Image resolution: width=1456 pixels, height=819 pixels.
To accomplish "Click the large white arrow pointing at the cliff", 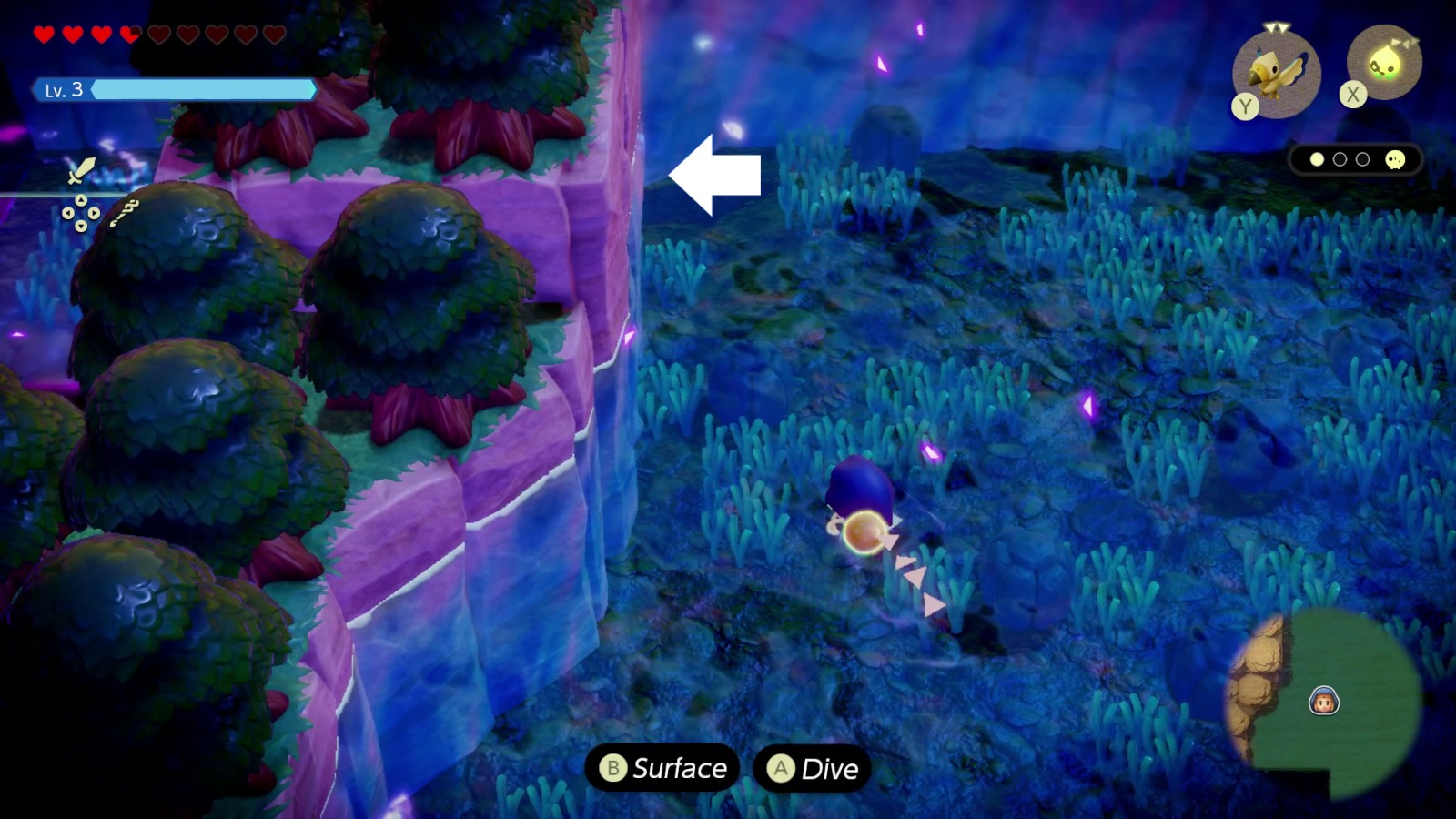I will pos(714,175).
